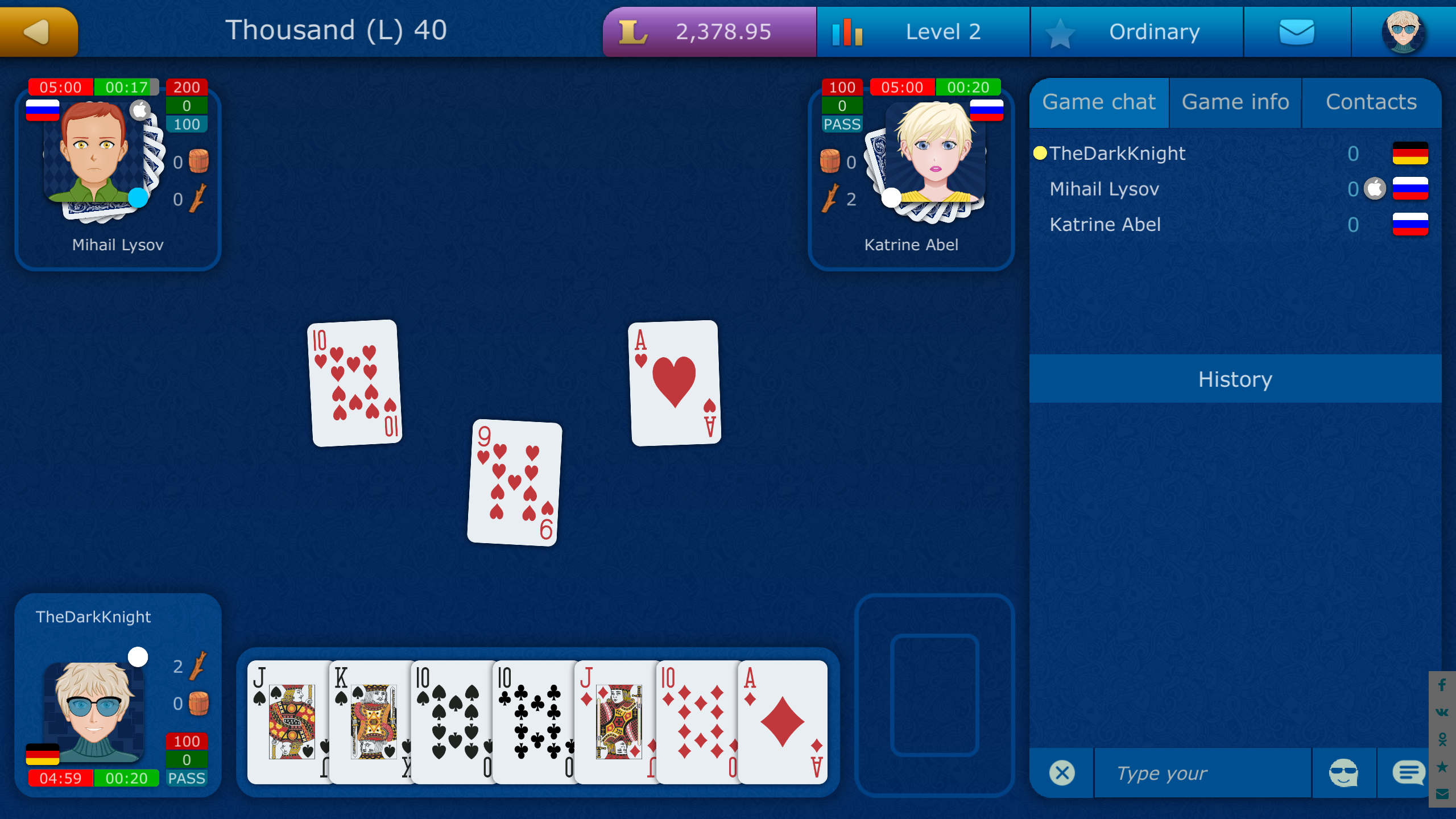Click the yellow online indicator beside TheDarkKnight
Screen dimensions: 1456x819
(x=1040, y=152)
